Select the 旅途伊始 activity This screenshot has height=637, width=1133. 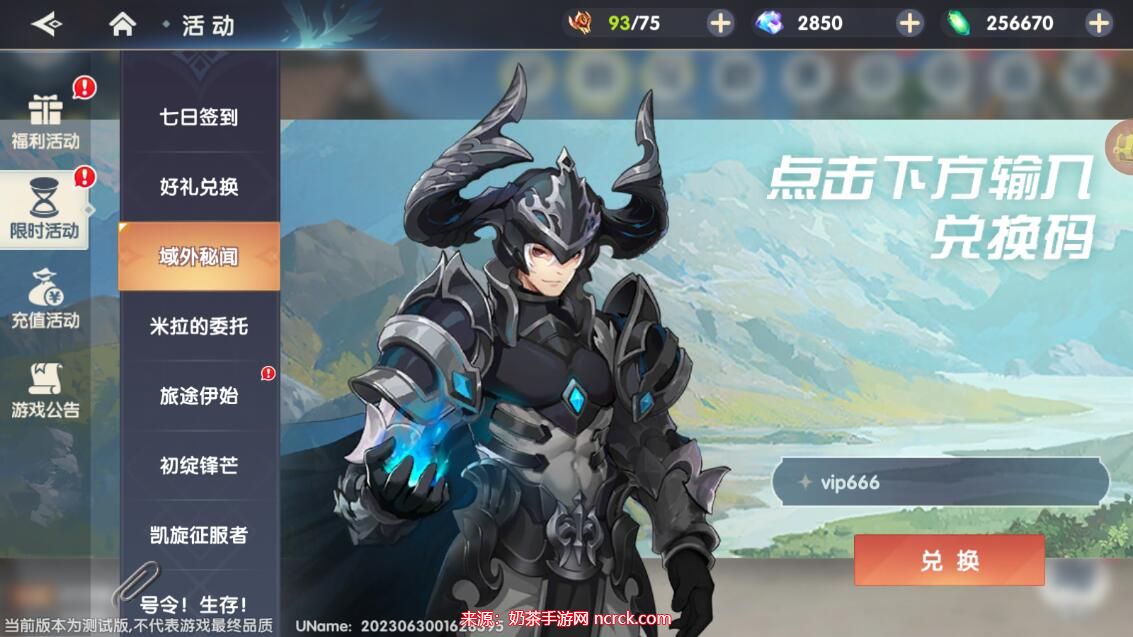pyautogui.click(x=199, y=396)
